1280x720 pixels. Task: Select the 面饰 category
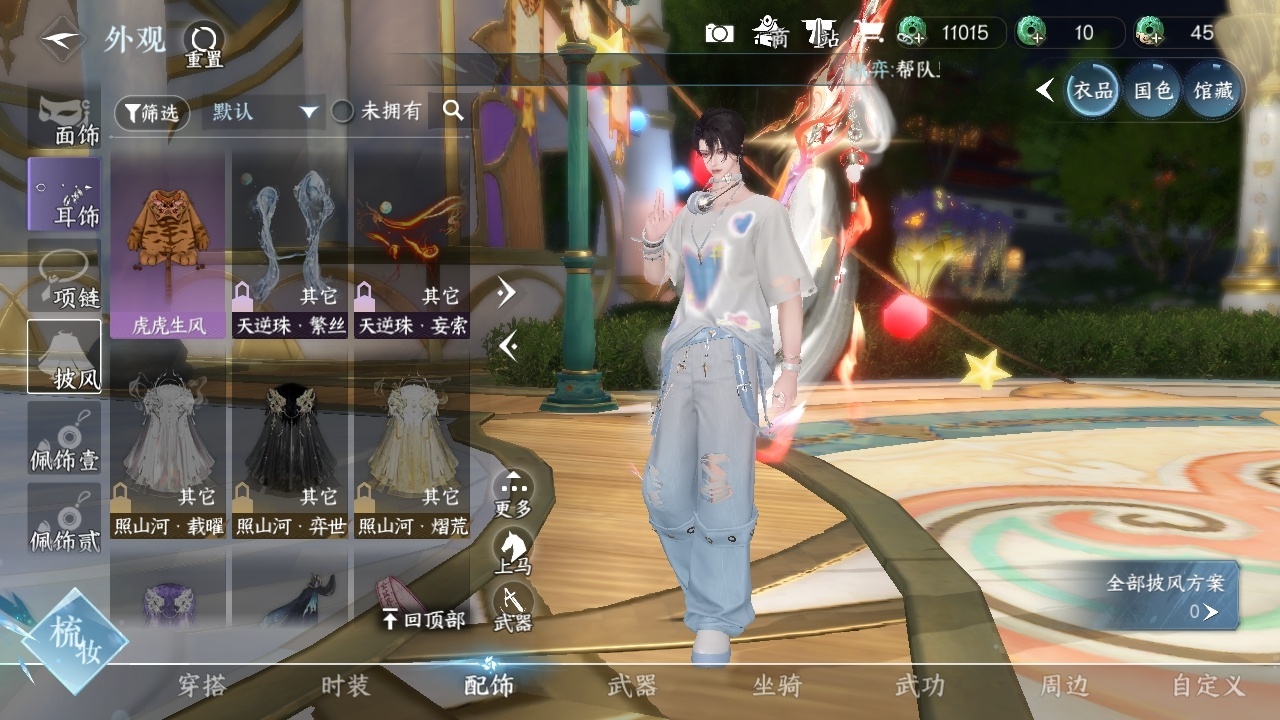pyautogui.click(x=65, y=119)
